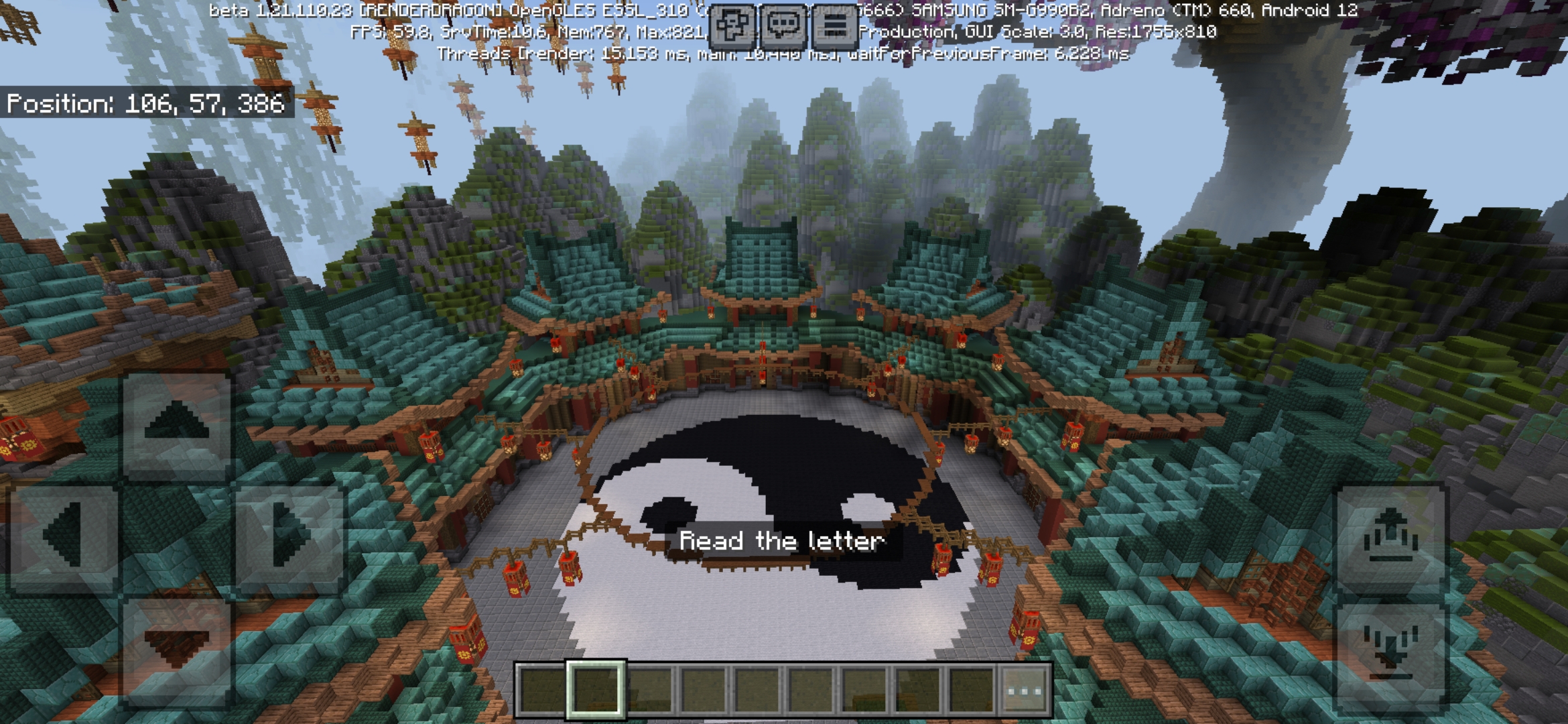The image size is (1568, 724).
Task: Tap 'Read the letter' prompt text
Action: pos(781,540)
